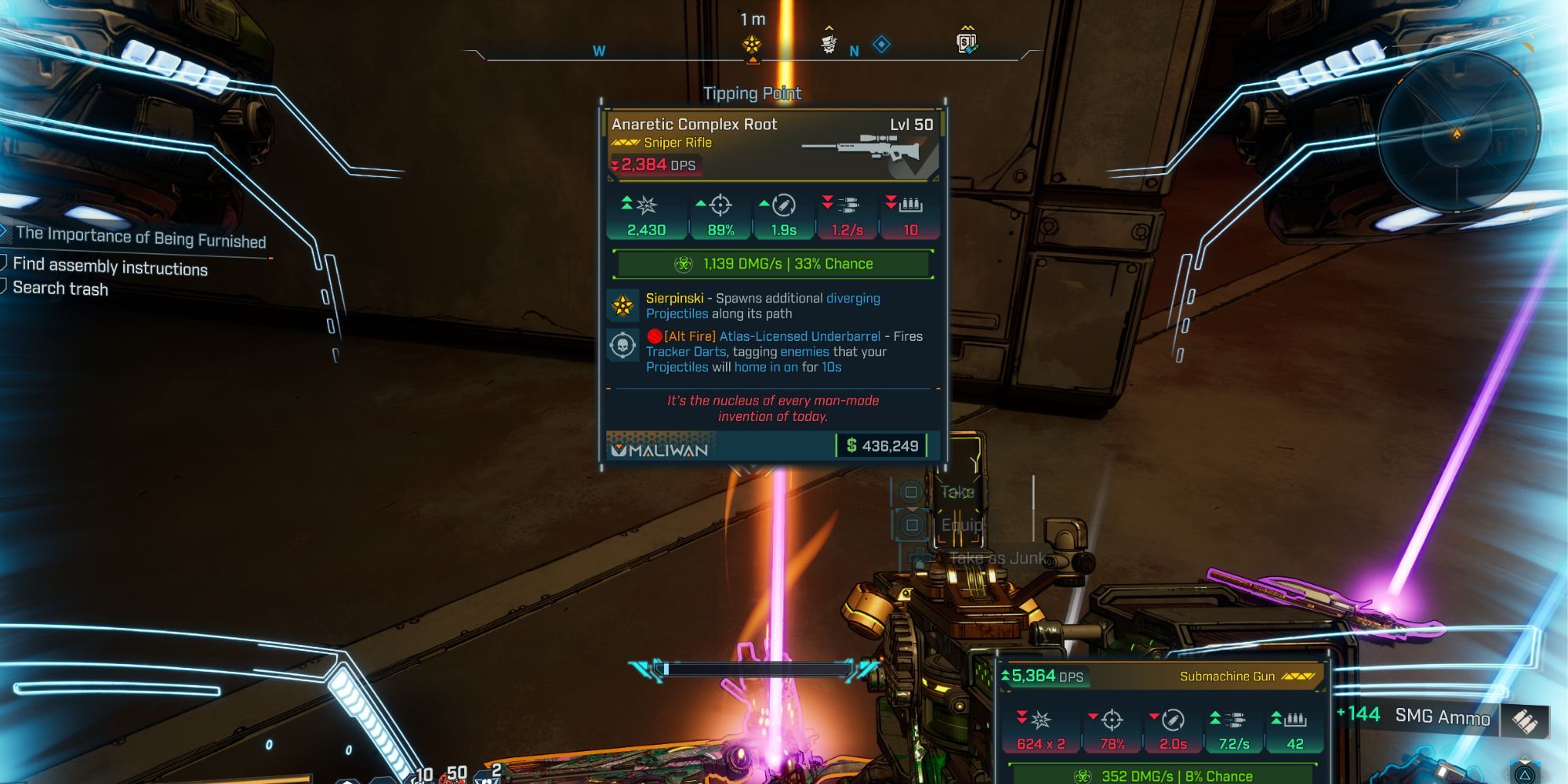Select the blue diamond waypoint on compass
The height and width of the screenshot is (784, 1568).
click(881, 45)
